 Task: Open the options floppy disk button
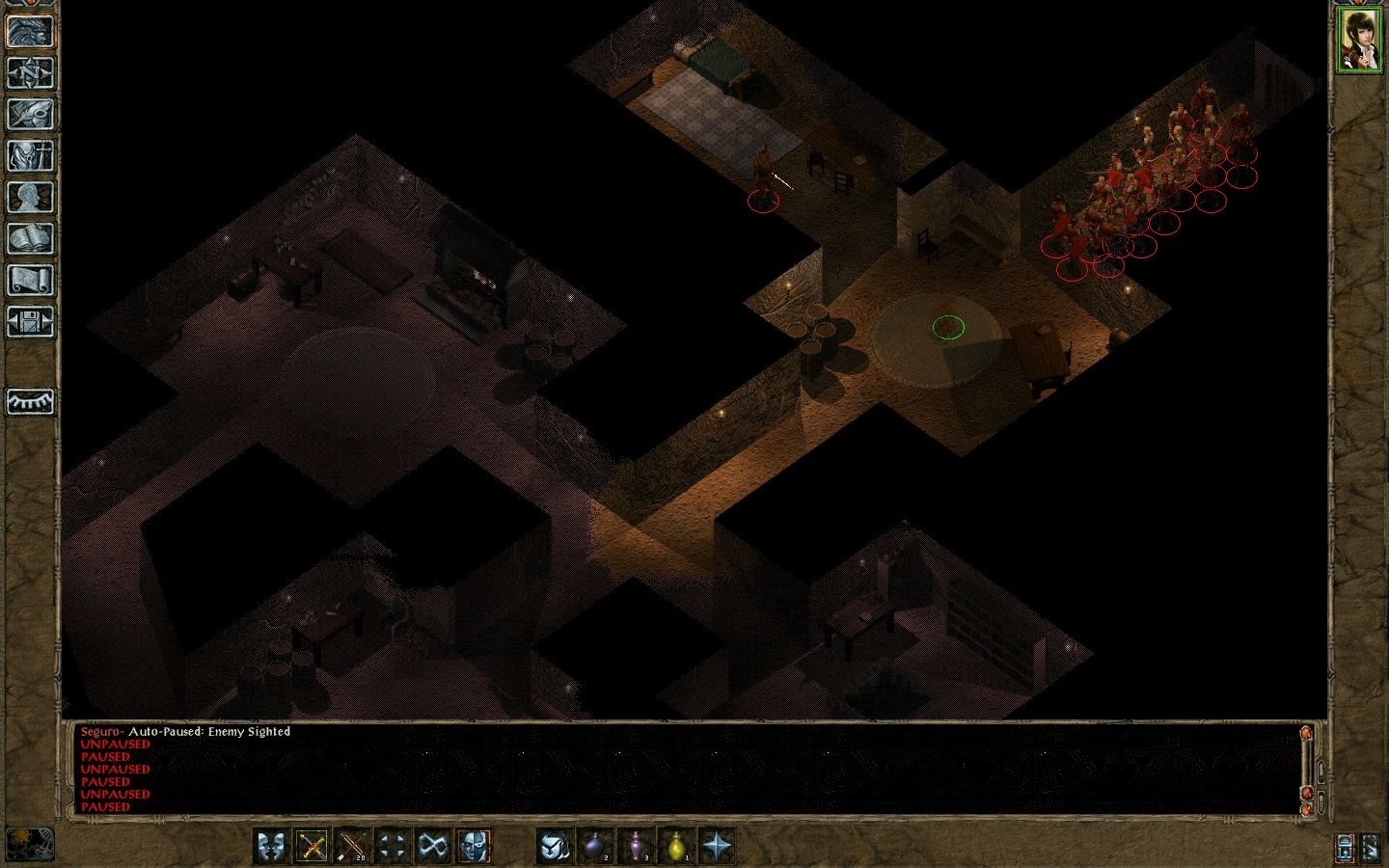coord(30,321)
